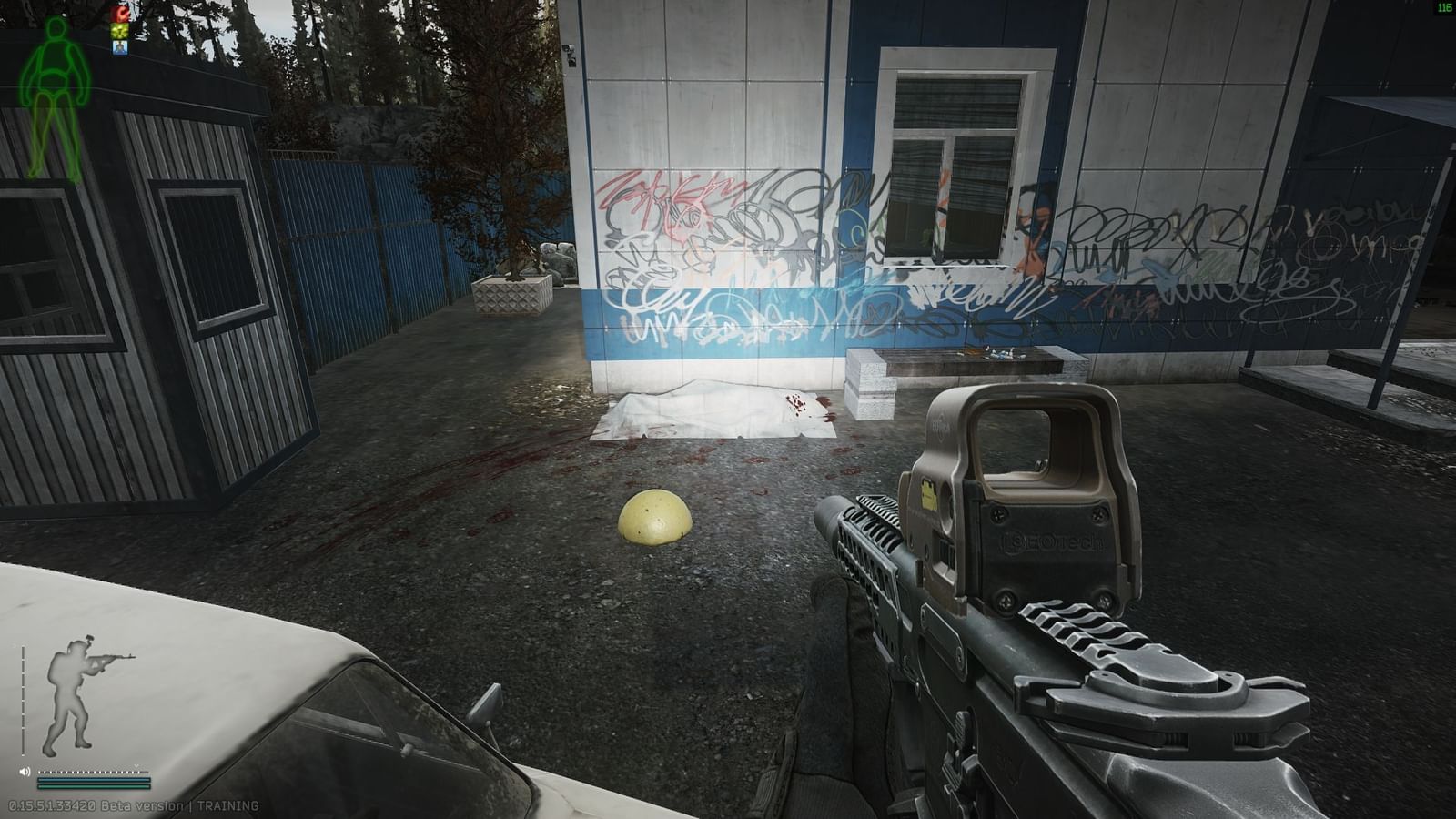Image resolution: width=1456 pixels, height=819 pixels.
Task: Click the standing stance indicator figure
Action: [71, 698]
